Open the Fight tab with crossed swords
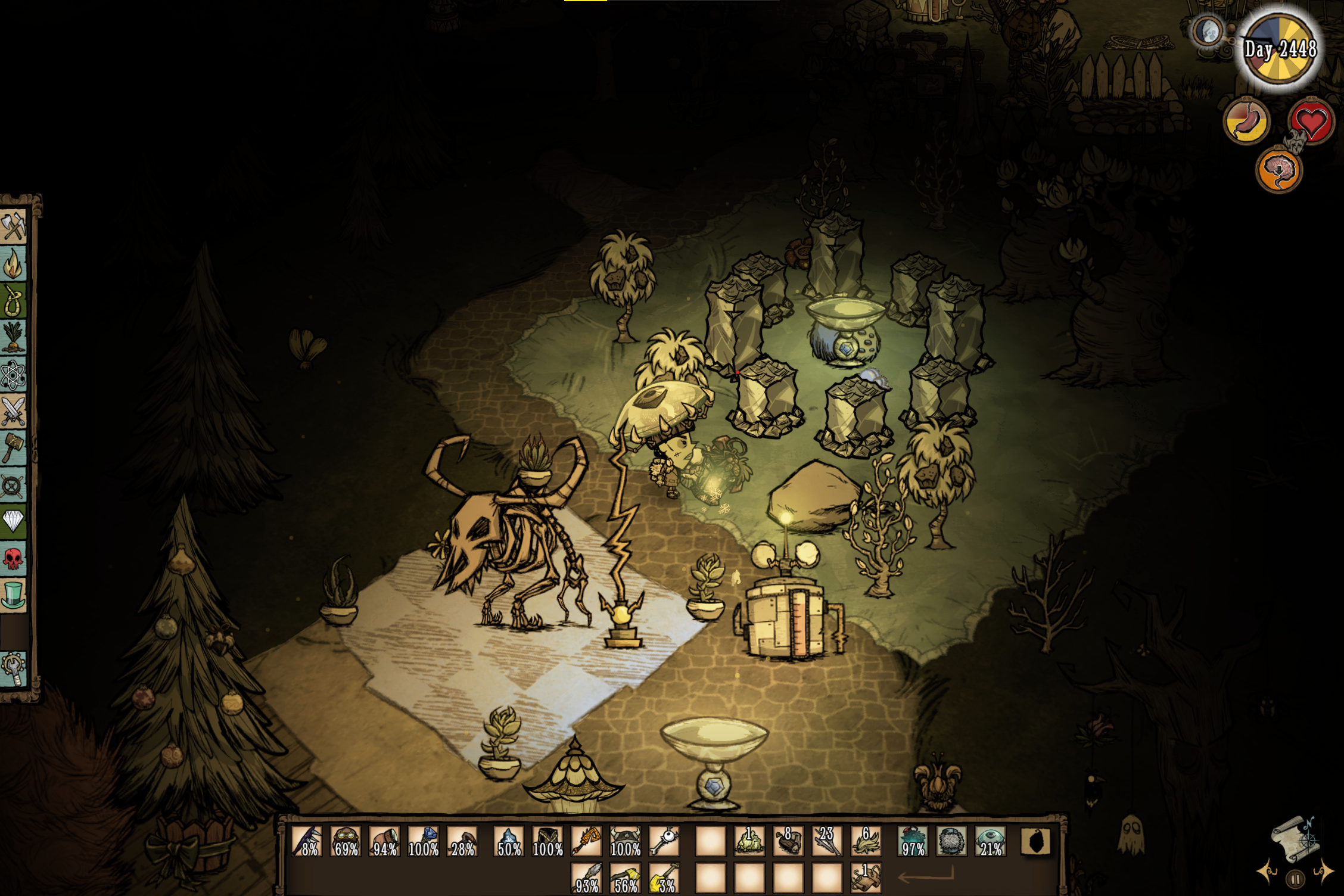Image resolution: width=1344 pixels, height=896 pixels. (13, 411)
